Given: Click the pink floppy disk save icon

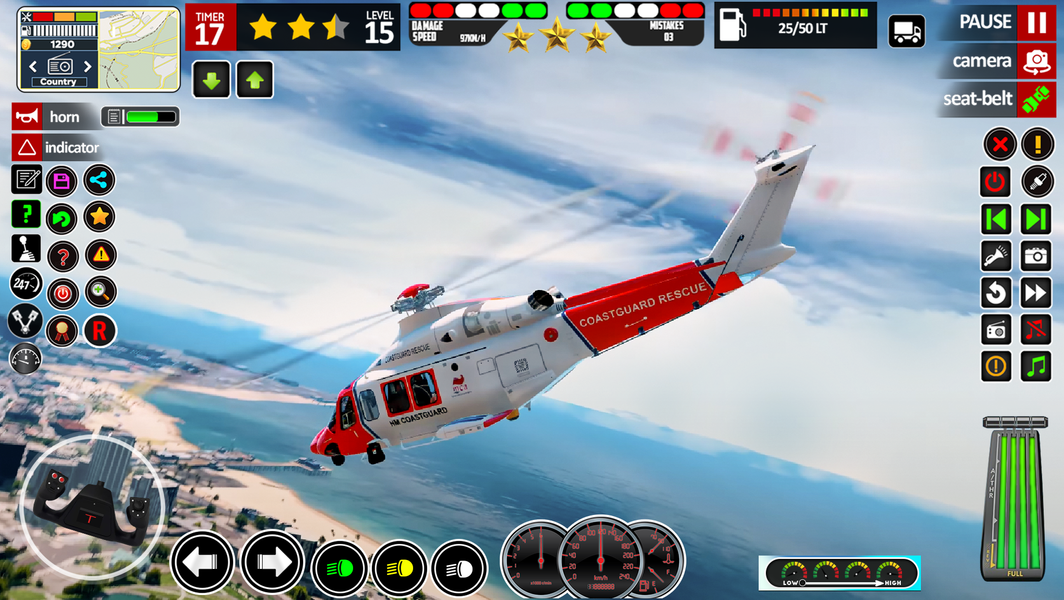Looking at the screenshot, I should click(62, 181).
